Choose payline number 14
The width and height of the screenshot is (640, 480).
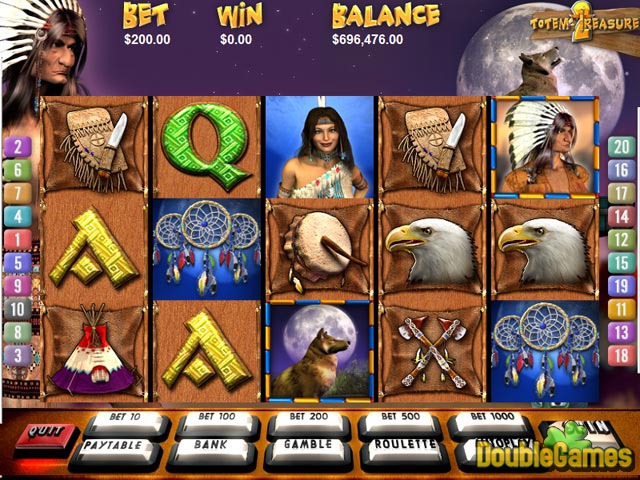tap(620, 216)
